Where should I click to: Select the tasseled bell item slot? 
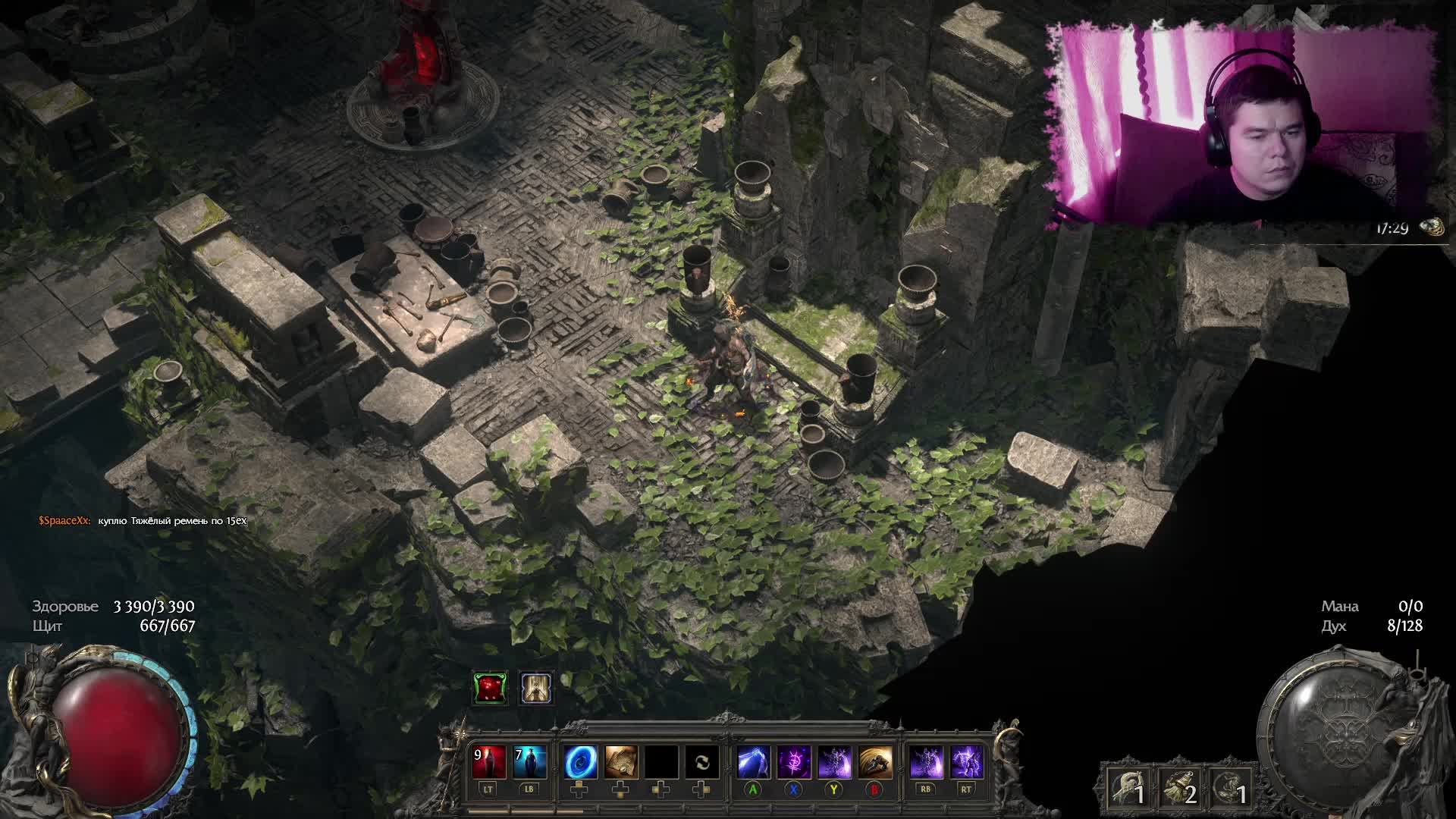(x=1178, y=789)
